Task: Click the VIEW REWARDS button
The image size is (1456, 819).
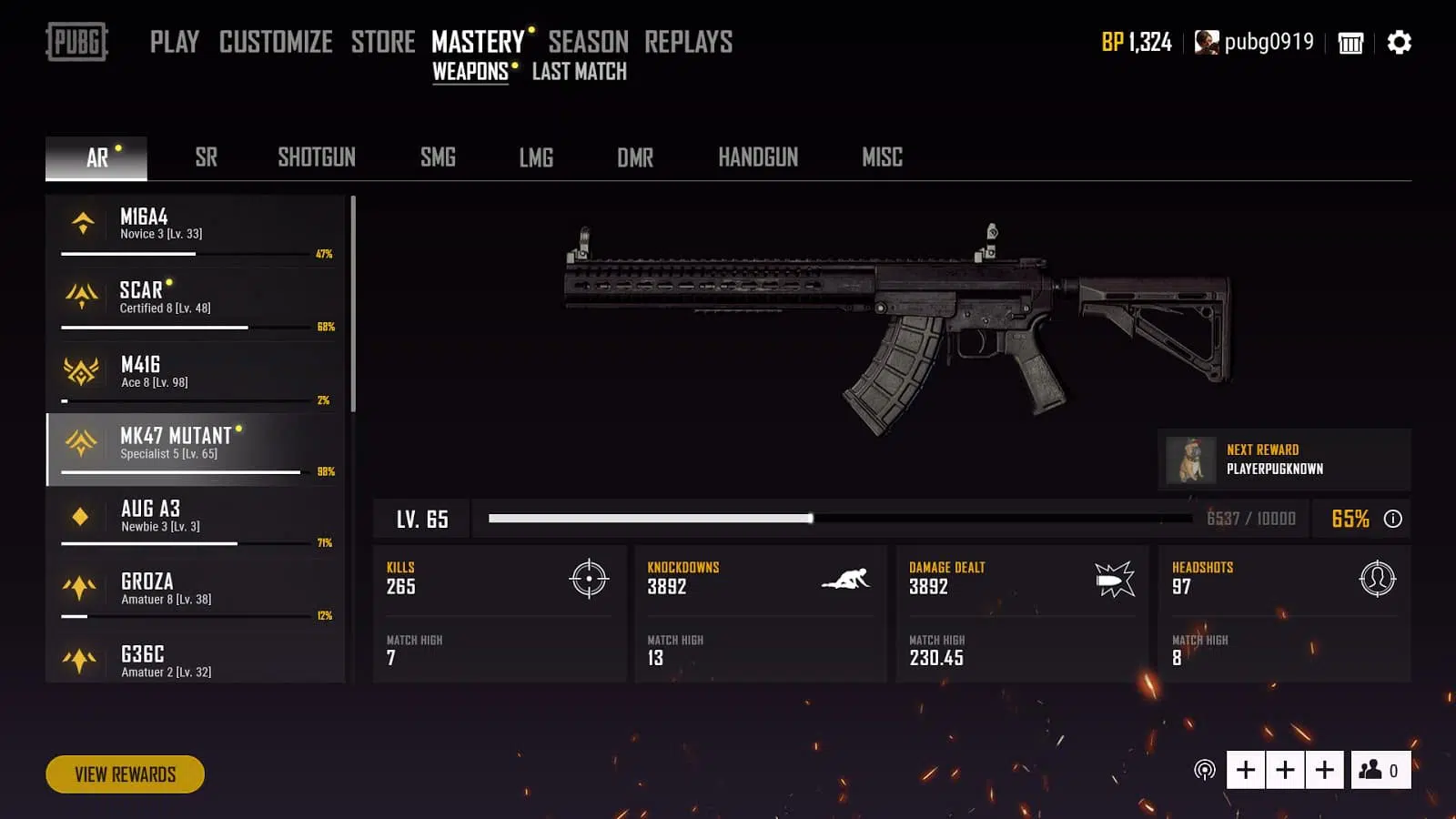Action: 125,774
